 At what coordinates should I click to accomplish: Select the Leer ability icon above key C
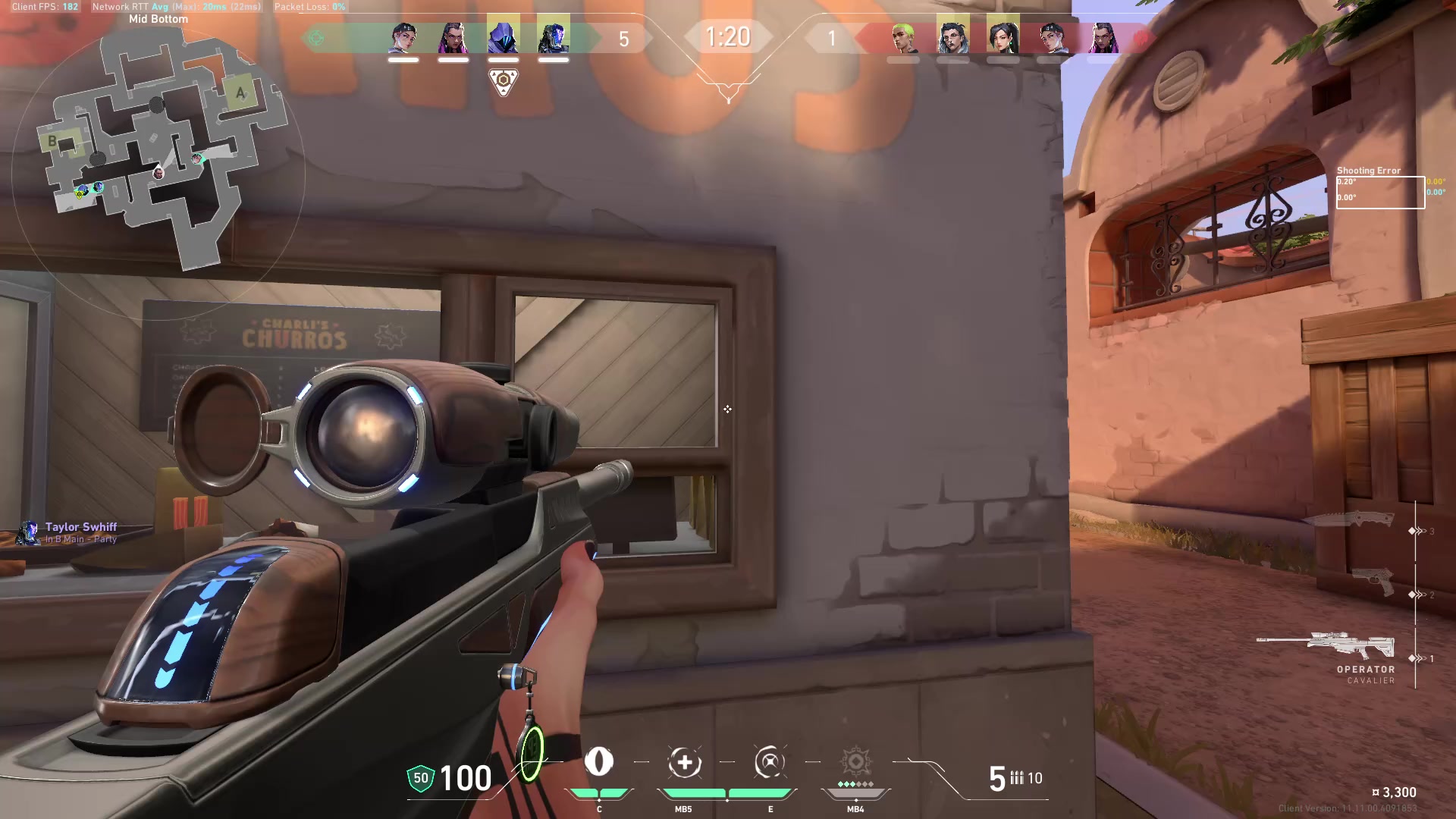click(599, 764)
